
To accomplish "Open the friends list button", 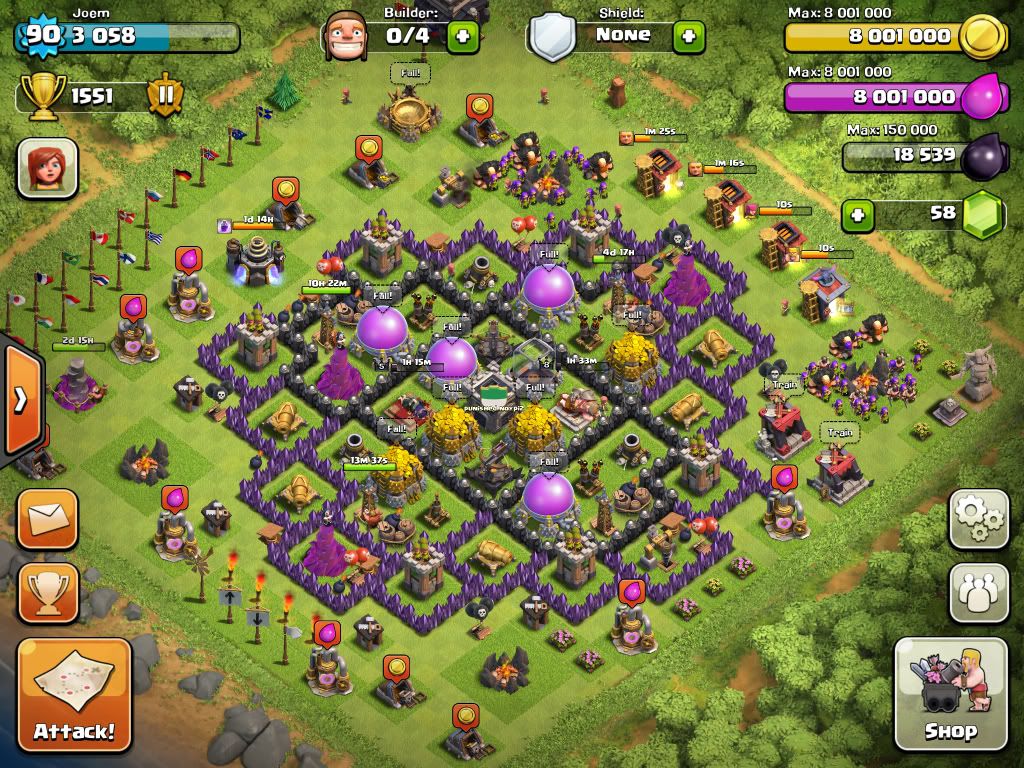I will click(978, 593).
